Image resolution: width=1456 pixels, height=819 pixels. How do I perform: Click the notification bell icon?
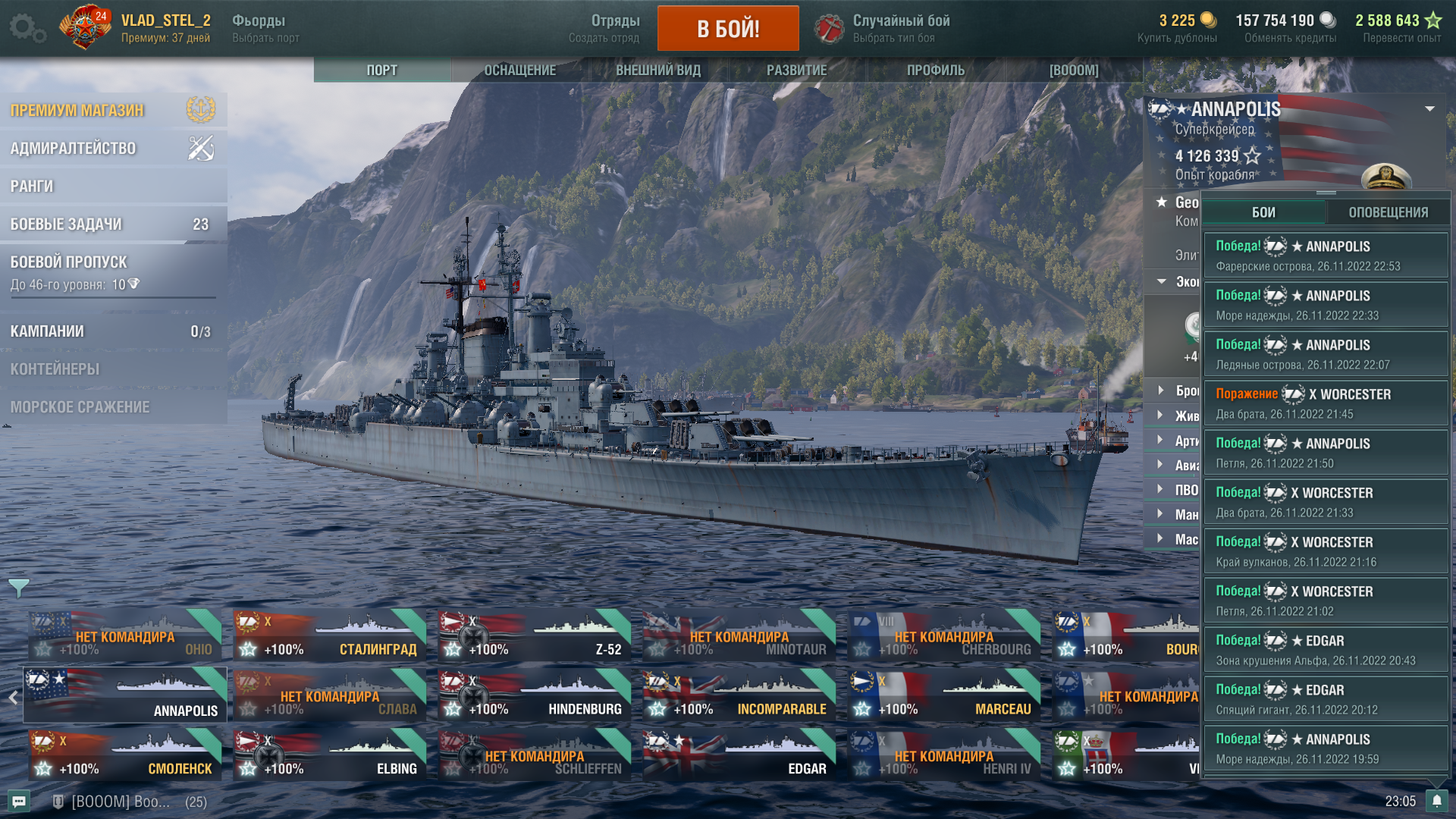pyautogui.click(x=1436, y=802)
